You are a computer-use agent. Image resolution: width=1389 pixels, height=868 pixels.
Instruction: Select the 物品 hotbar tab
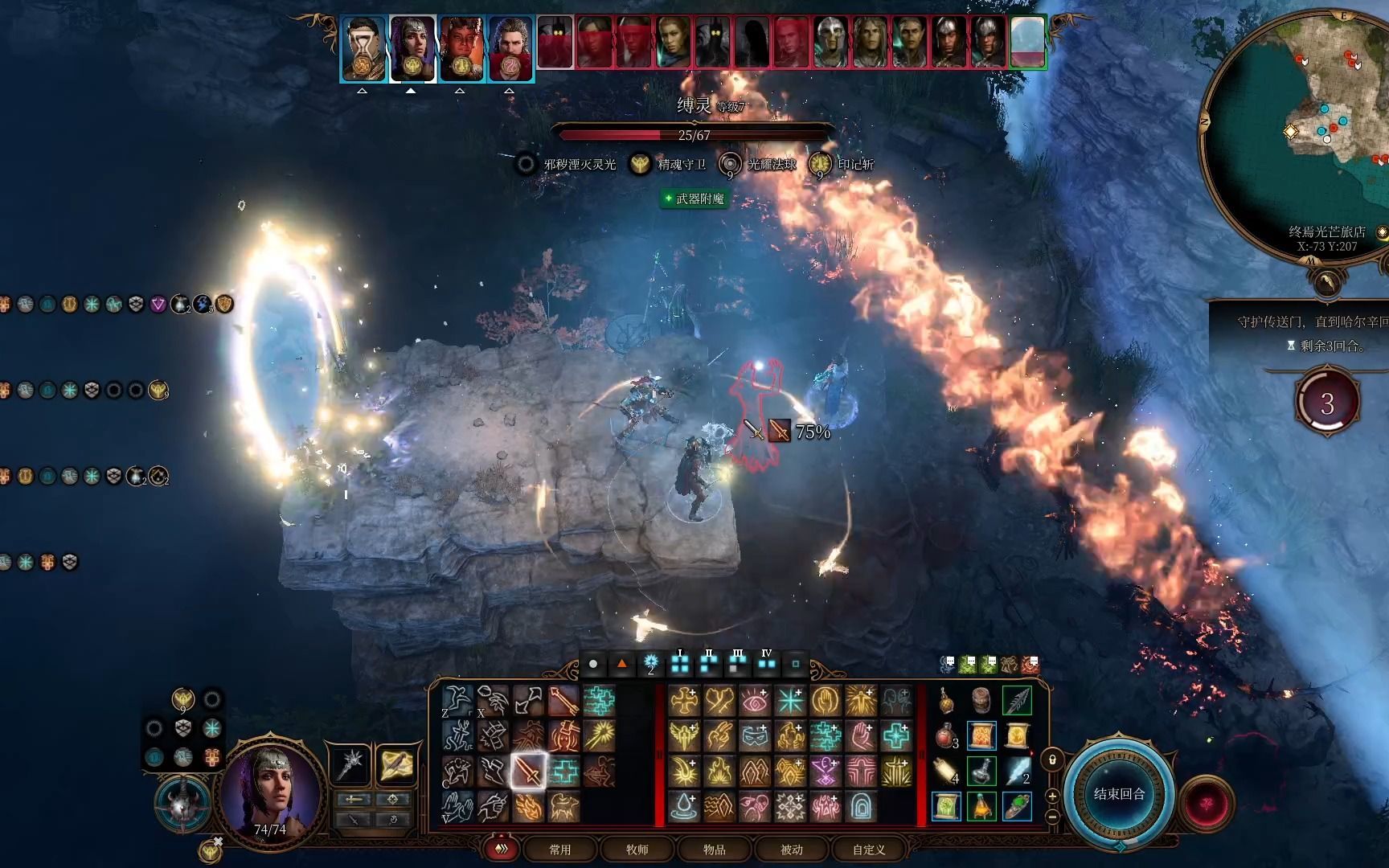[714, 850]
